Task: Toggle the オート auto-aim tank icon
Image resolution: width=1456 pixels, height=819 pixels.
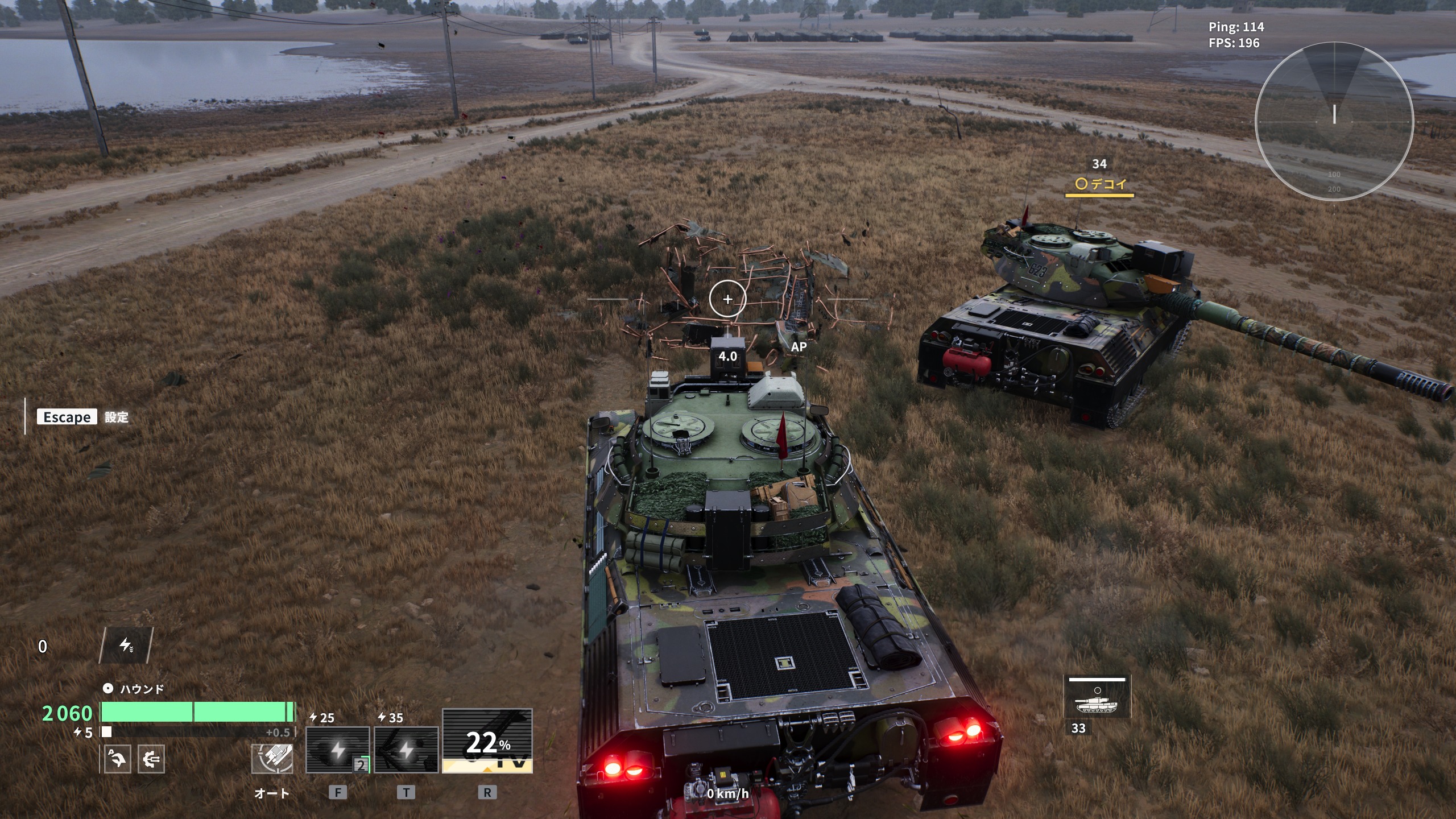Action: [272, 759]
